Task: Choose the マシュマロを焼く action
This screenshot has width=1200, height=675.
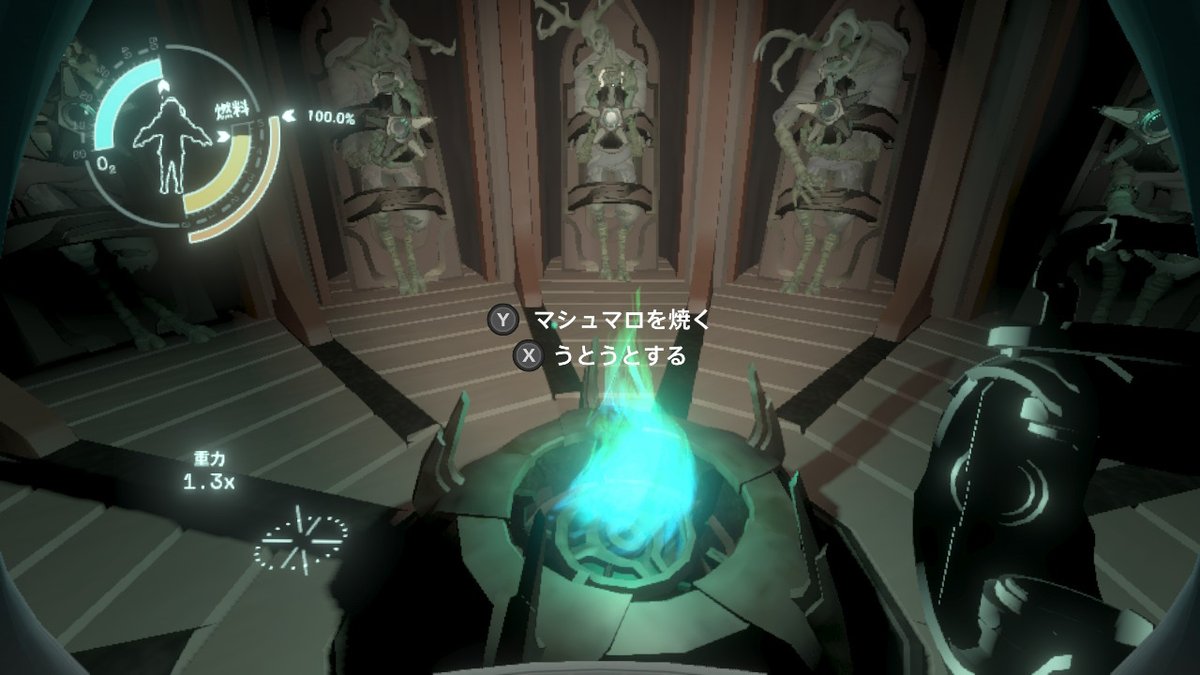Action: point(620,320)
